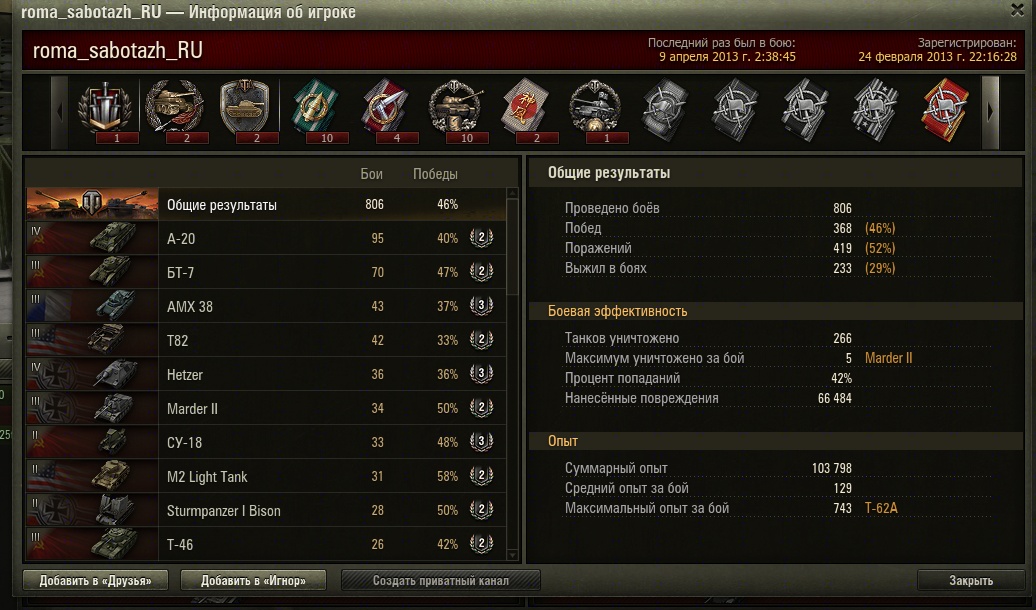The image size is (1036, 610).
Task: Add player to friends with «Друзья» button
Action: pos(95,580)
